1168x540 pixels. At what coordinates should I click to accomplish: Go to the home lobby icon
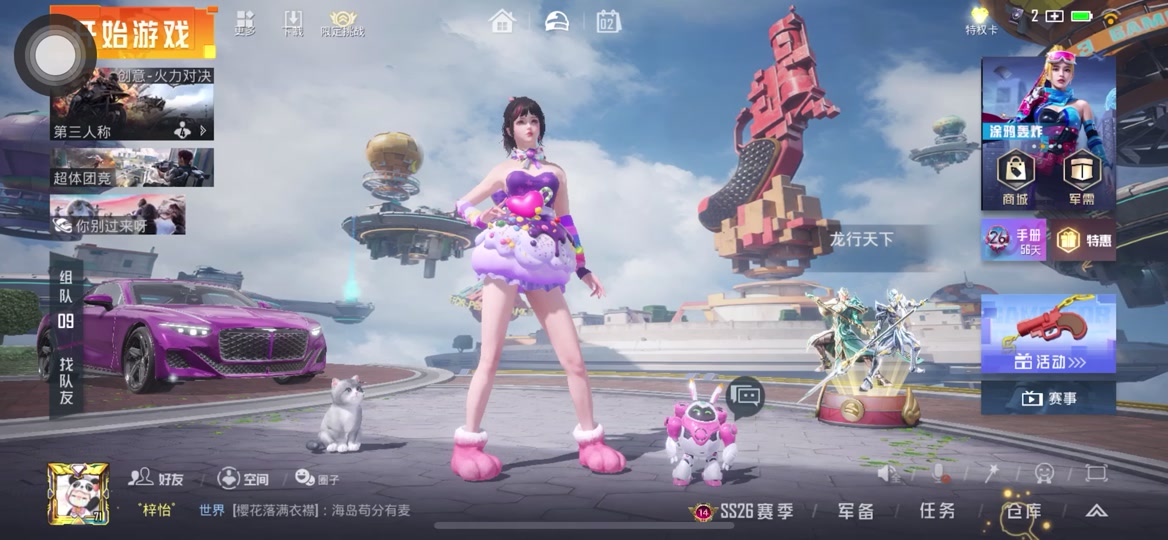[502, 21]
